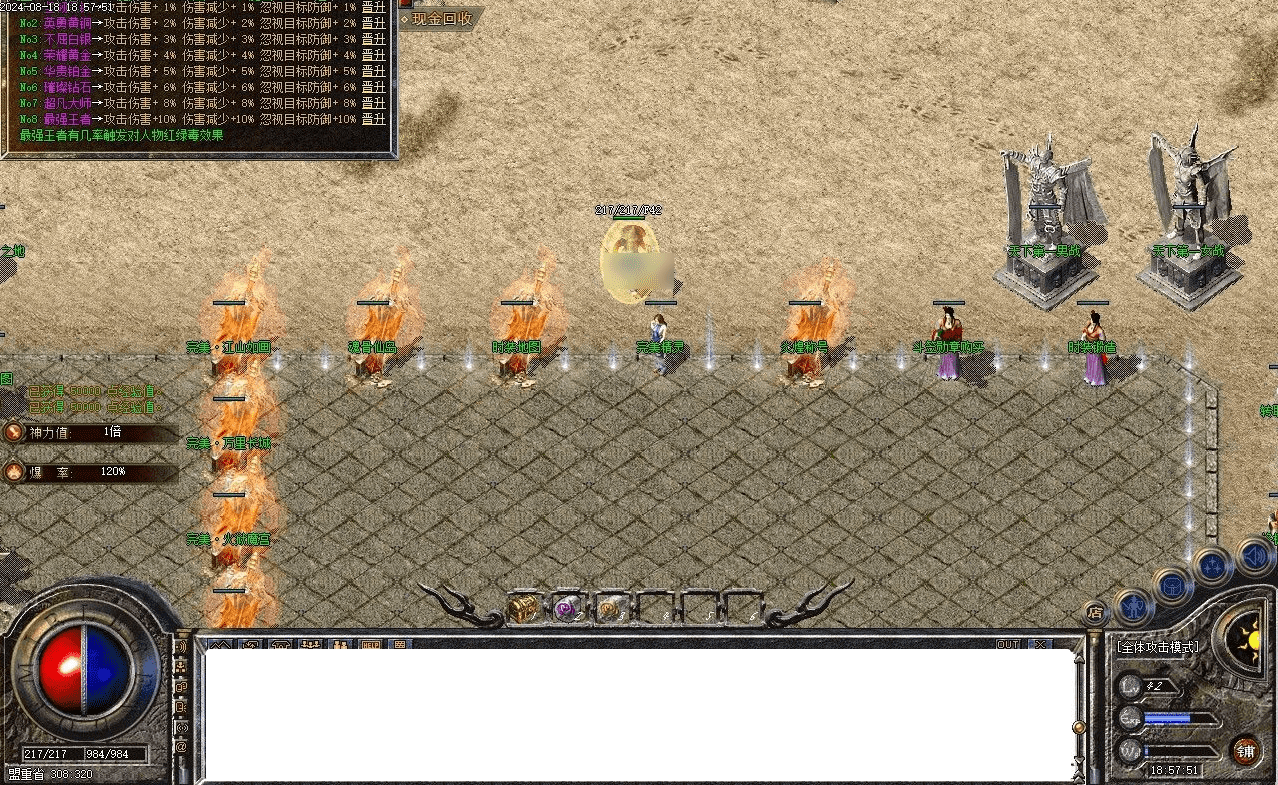Open the 店 shop button
1278x785 pixels.
1096,611
